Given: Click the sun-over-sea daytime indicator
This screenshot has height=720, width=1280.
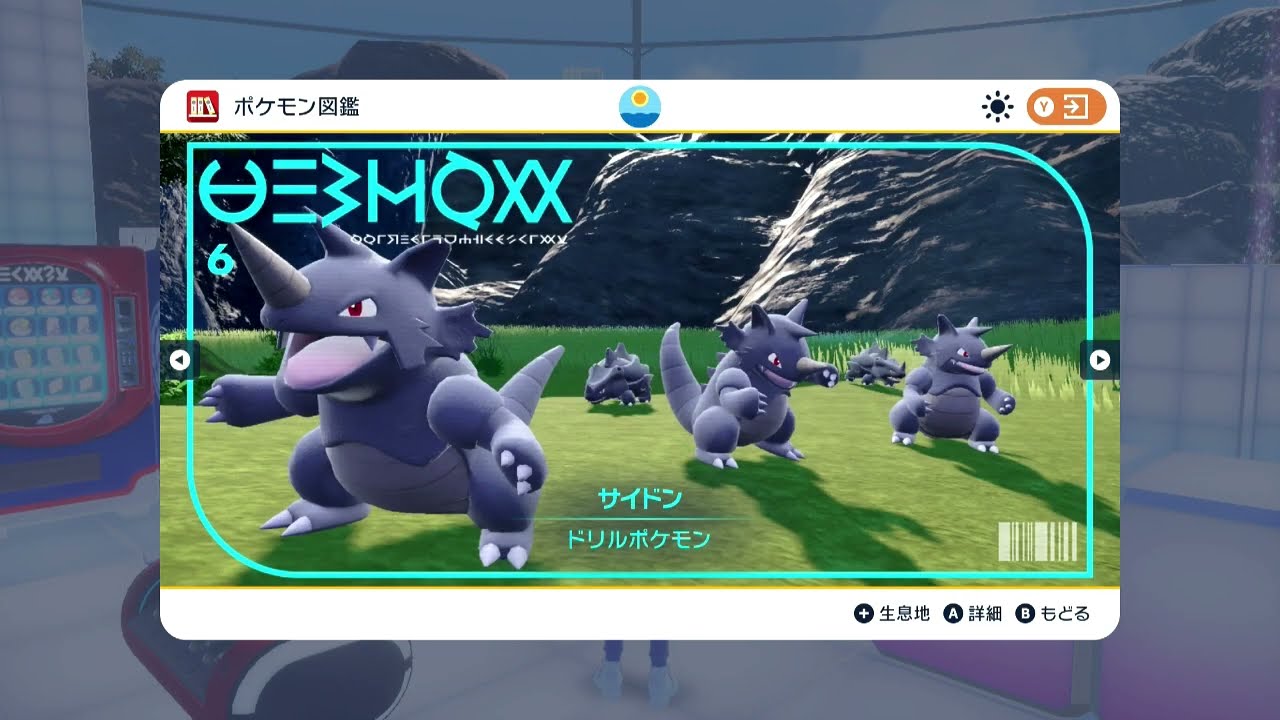Looking at the screenshot, I should click(640, 104).
